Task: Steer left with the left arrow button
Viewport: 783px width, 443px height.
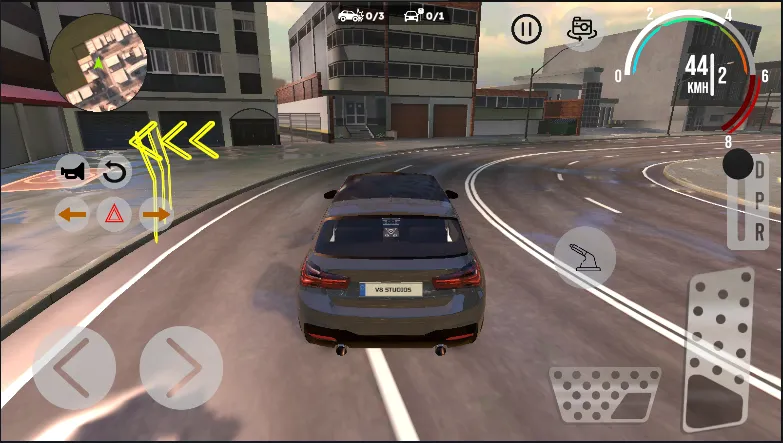Action: click(73, 367)
